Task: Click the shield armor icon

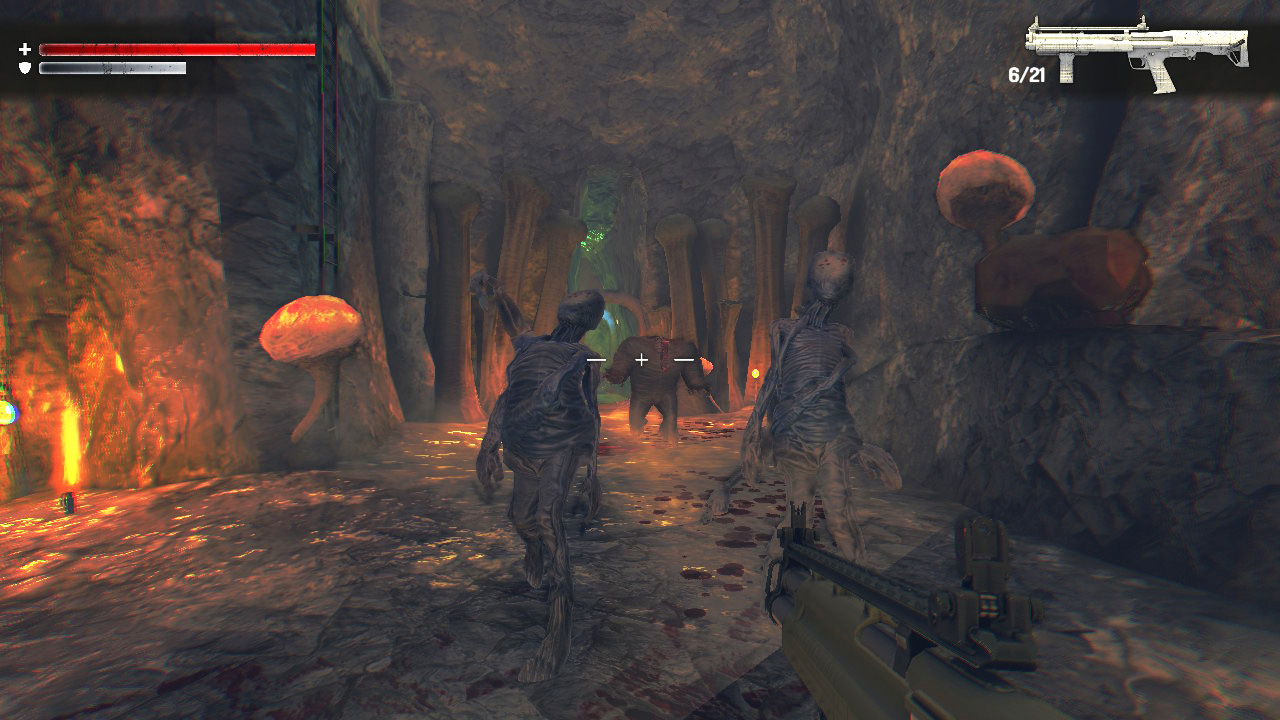Action: tap(24, 67)
